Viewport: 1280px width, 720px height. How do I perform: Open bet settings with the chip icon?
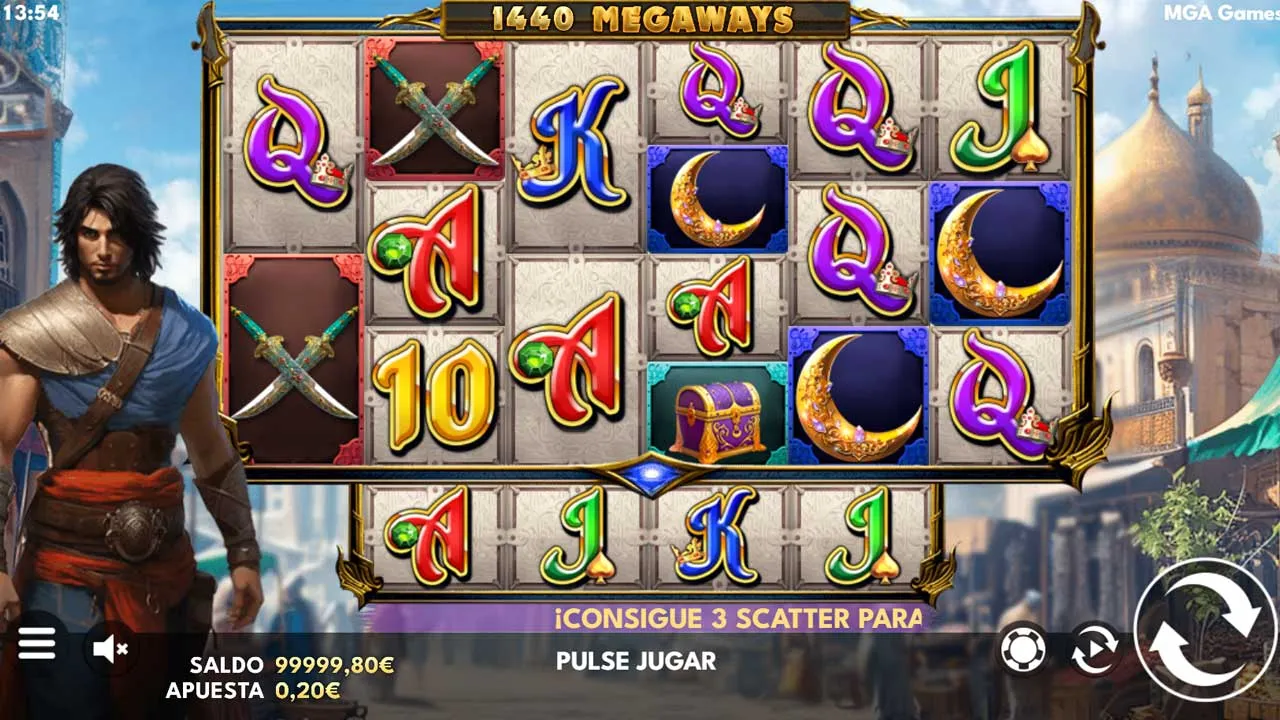(1023, 650)
